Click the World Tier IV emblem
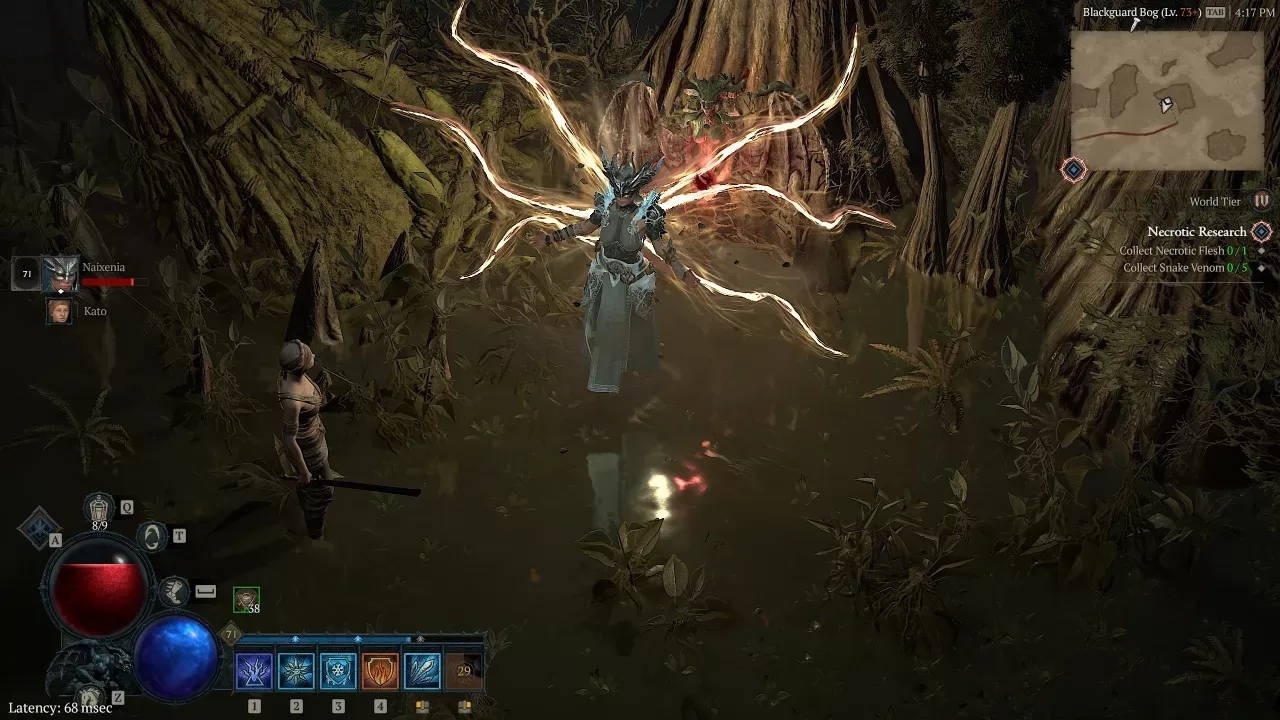 coord(1262,201)
